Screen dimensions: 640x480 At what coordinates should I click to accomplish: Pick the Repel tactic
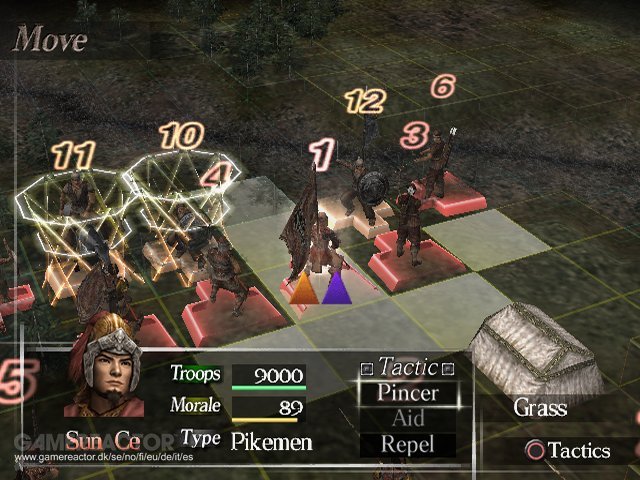pos(407,444)
